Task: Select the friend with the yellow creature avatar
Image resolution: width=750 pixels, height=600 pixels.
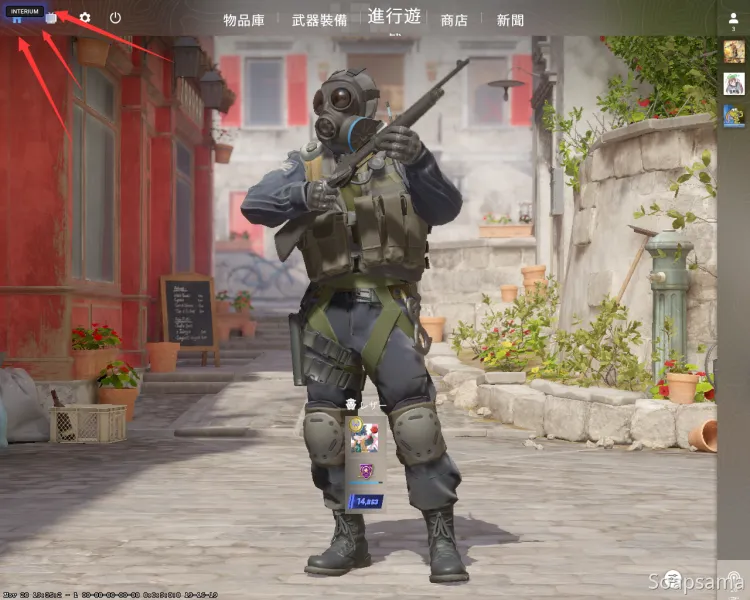Action: 734,116
